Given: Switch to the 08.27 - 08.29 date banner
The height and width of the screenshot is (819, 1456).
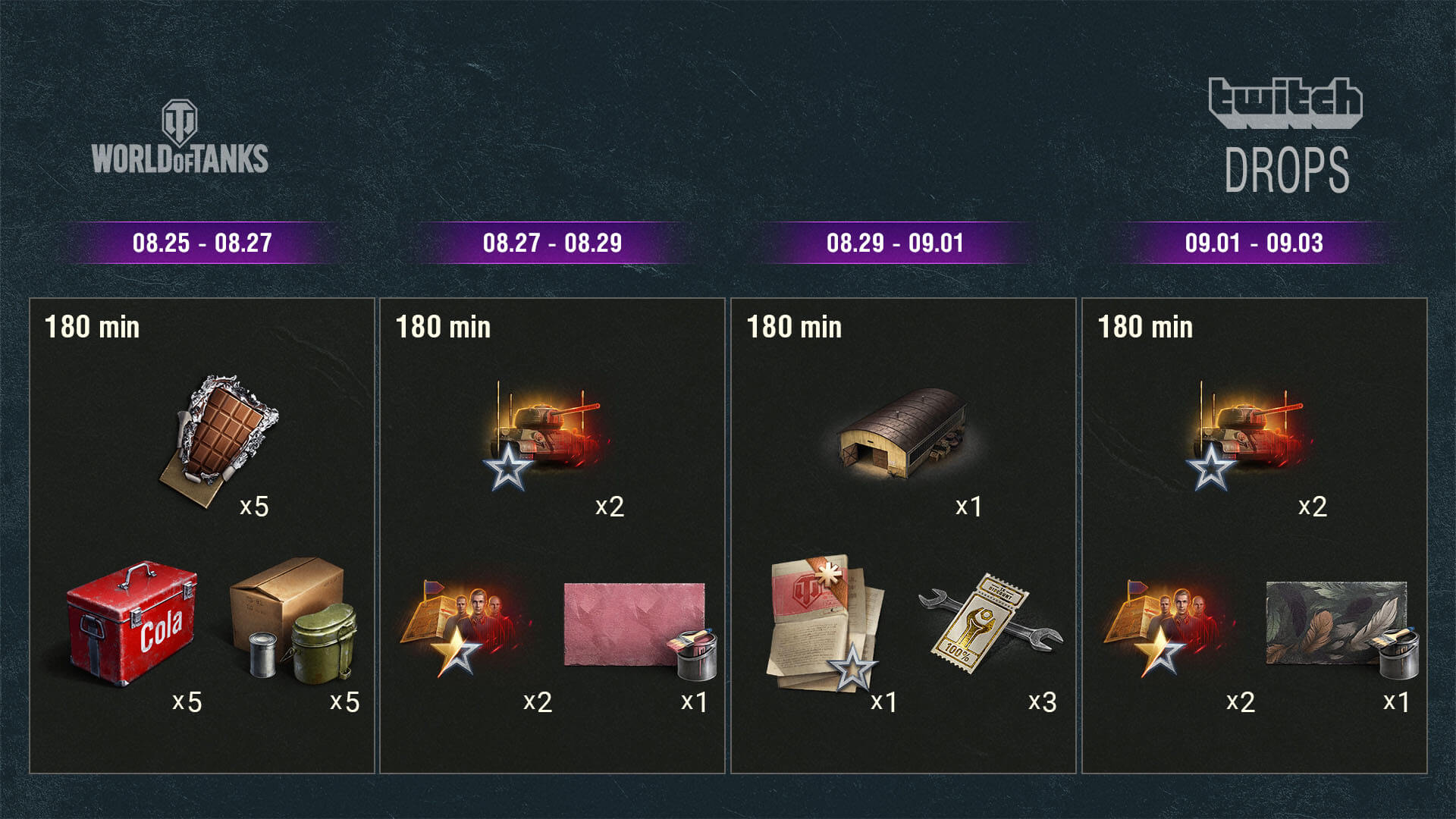Looking at the screenshot, I should [x=552, y=243].
